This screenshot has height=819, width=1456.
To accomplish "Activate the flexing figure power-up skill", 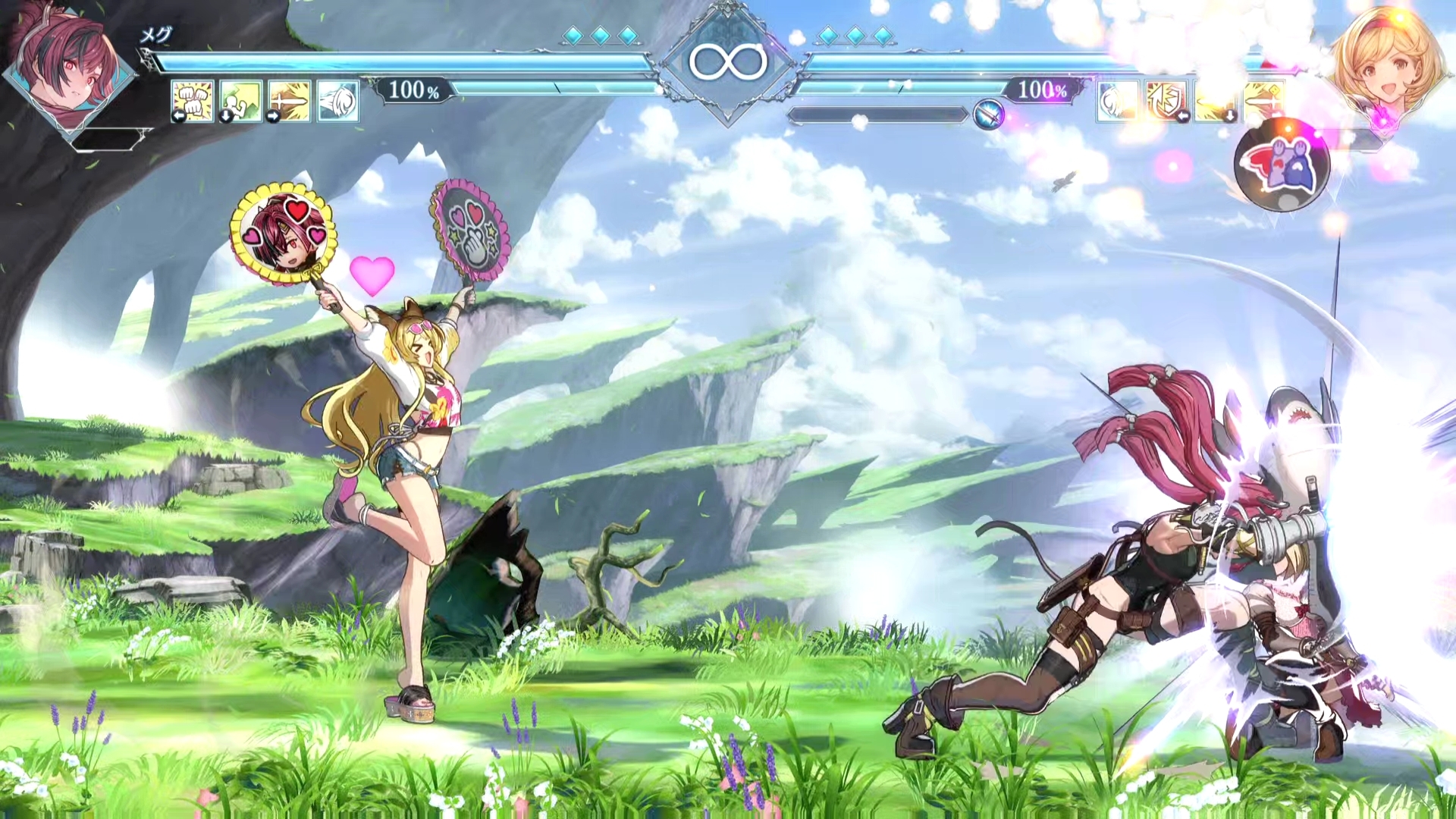I will tap(240, 101).
